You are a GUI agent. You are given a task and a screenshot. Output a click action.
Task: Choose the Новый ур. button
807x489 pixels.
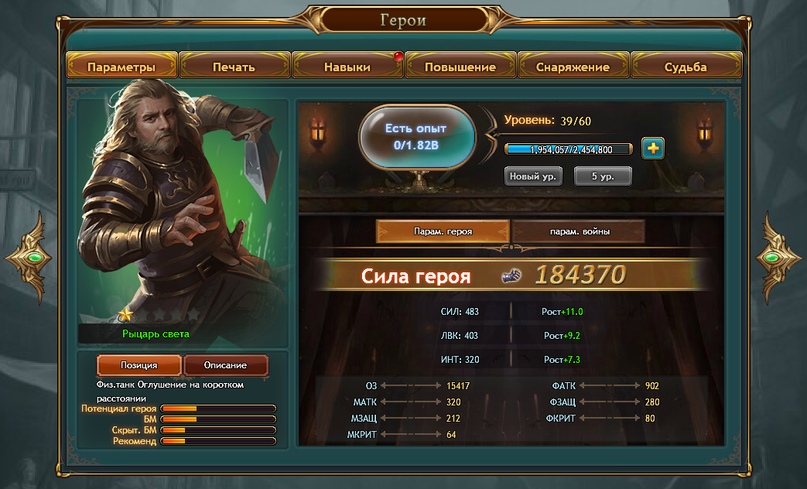pyautogui.click(x=533, y=175)
